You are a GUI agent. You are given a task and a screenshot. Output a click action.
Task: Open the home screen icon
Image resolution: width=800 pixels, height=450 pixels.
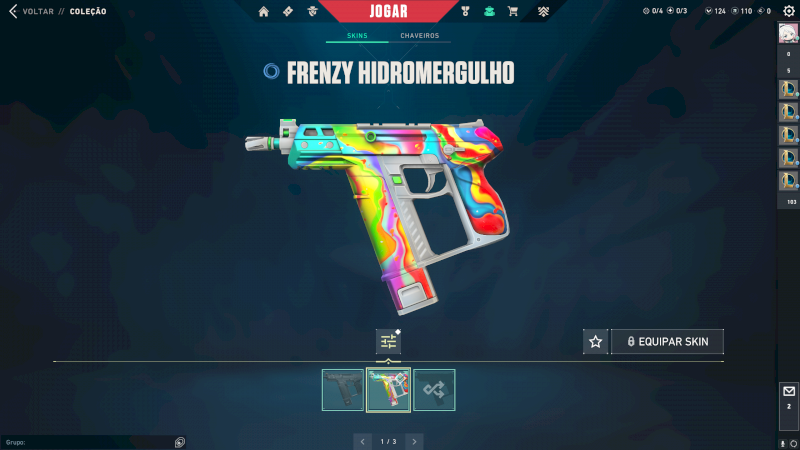pos(264,12)
